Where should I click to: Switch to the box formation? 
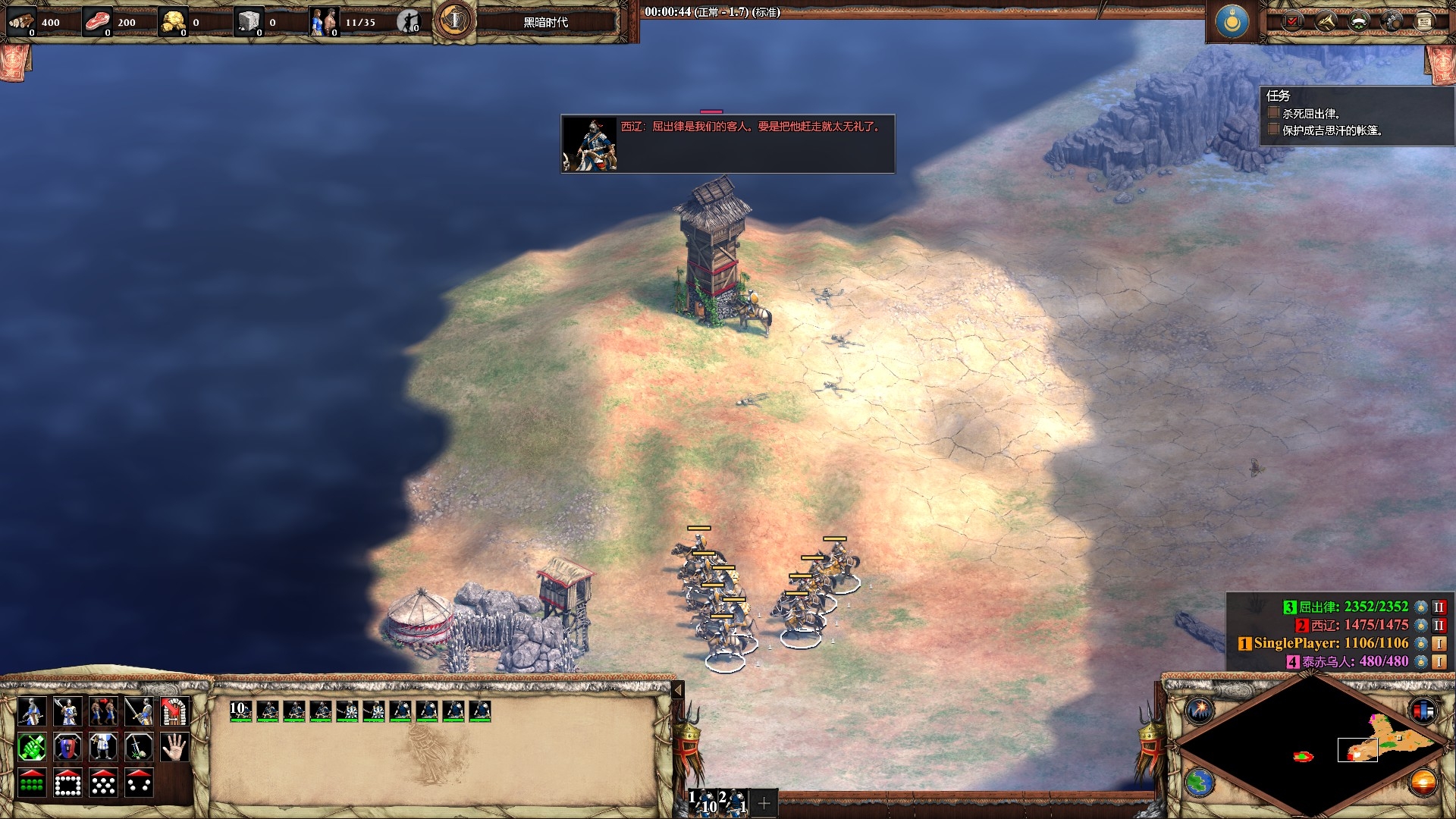[67, 783]
